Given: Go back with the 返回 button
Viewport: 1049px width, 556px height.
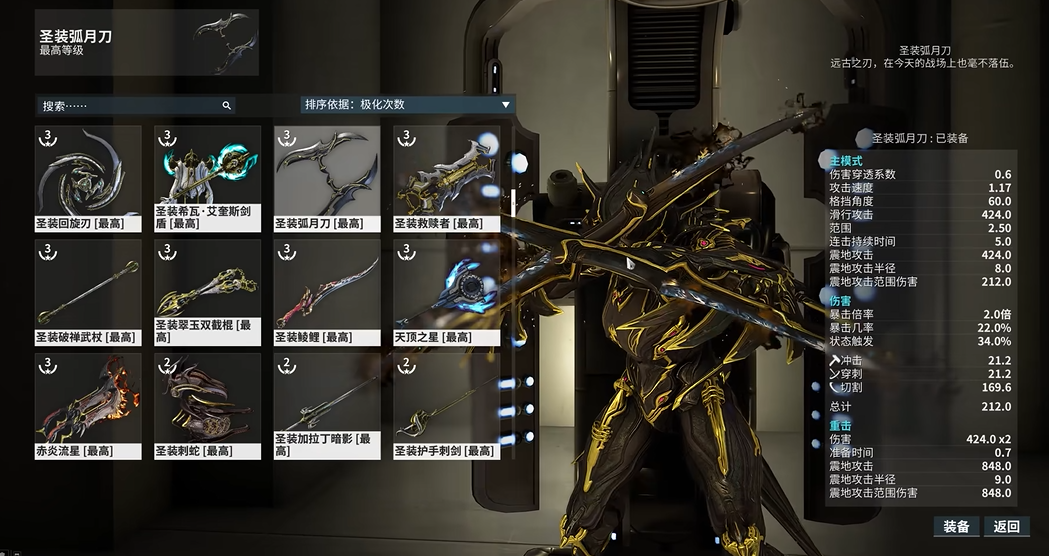Looking at the screenshot, I should 1006,527.
